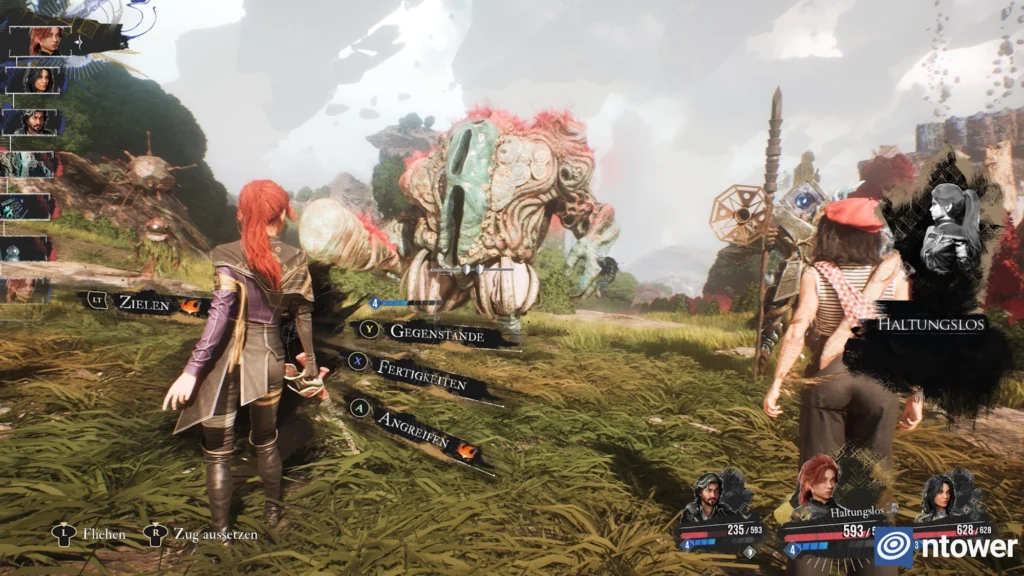Click the dark-haired woman's party status portrait
This screenshot has height=576, width=1024.
click(x=938, y=497)
